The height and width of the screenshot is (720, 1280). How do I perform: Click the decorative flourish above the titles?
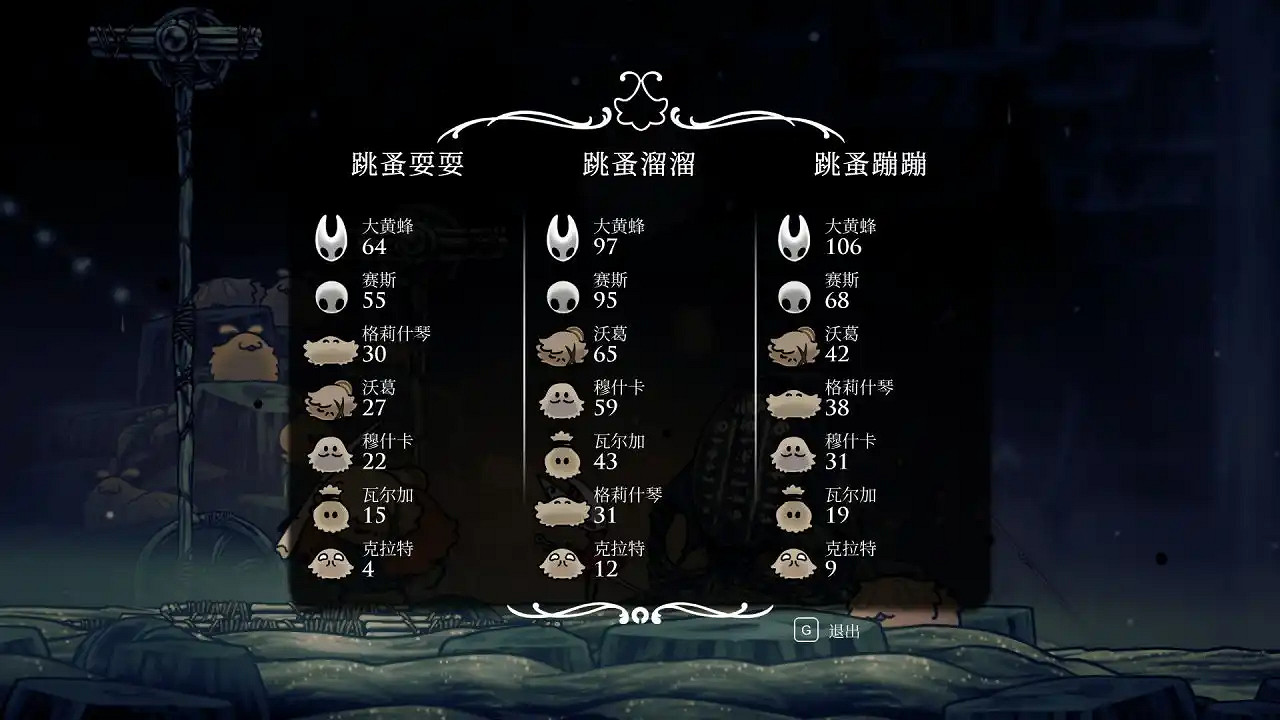[x=640, y=100]
